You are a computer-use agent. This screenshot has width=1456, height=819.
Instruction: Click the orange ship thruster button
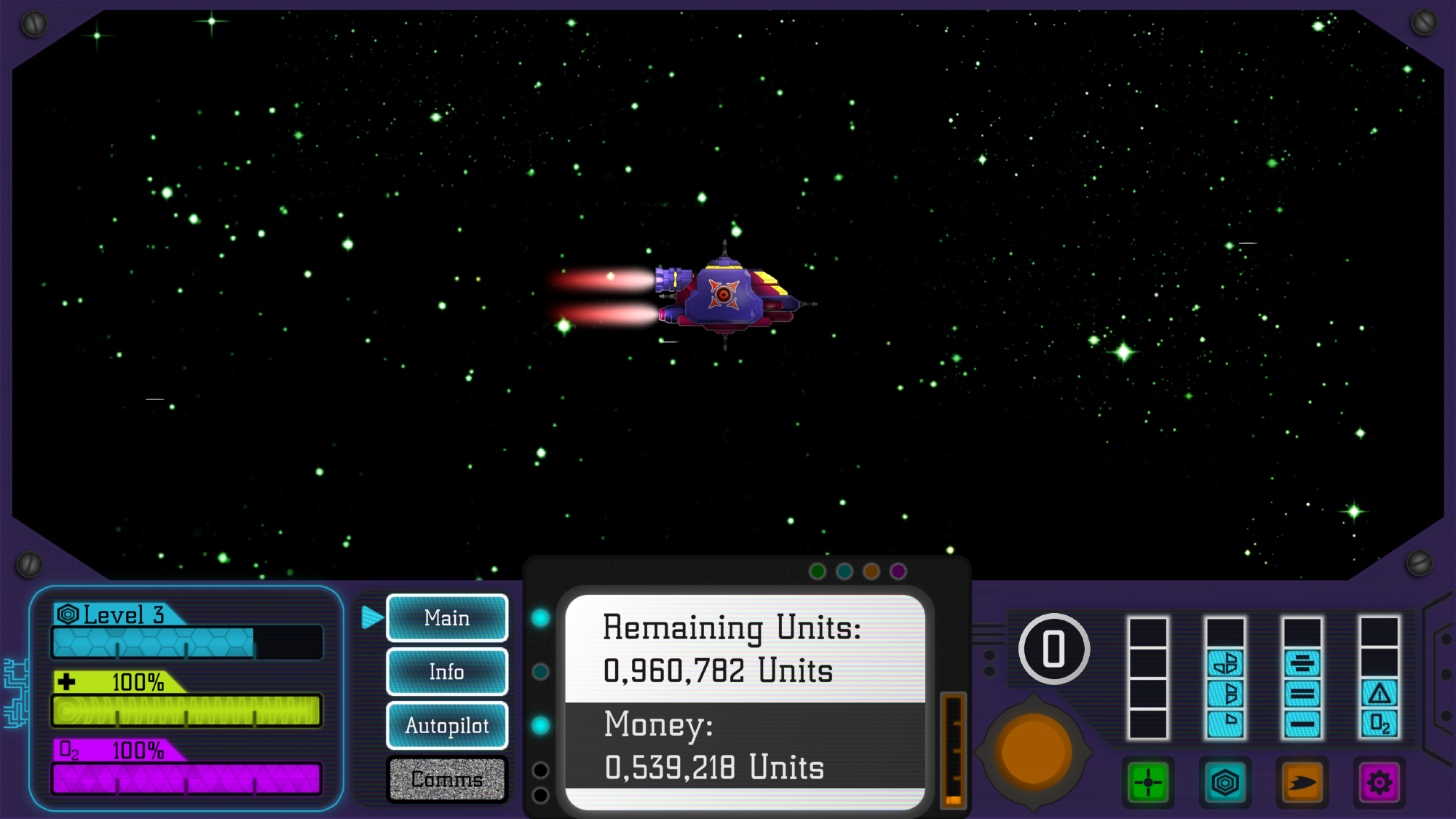(1302, 783)
